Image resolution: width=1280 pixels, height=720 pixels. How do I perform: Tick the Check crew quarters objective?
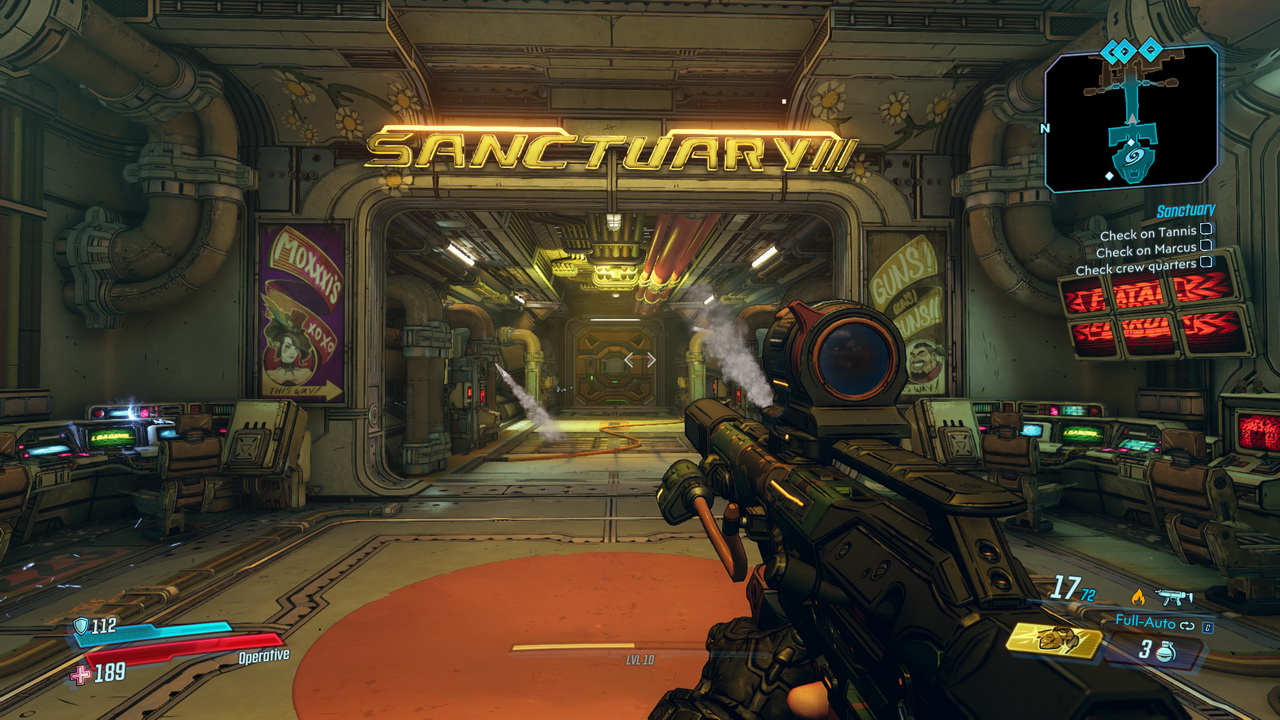(x=1206, y=262)
